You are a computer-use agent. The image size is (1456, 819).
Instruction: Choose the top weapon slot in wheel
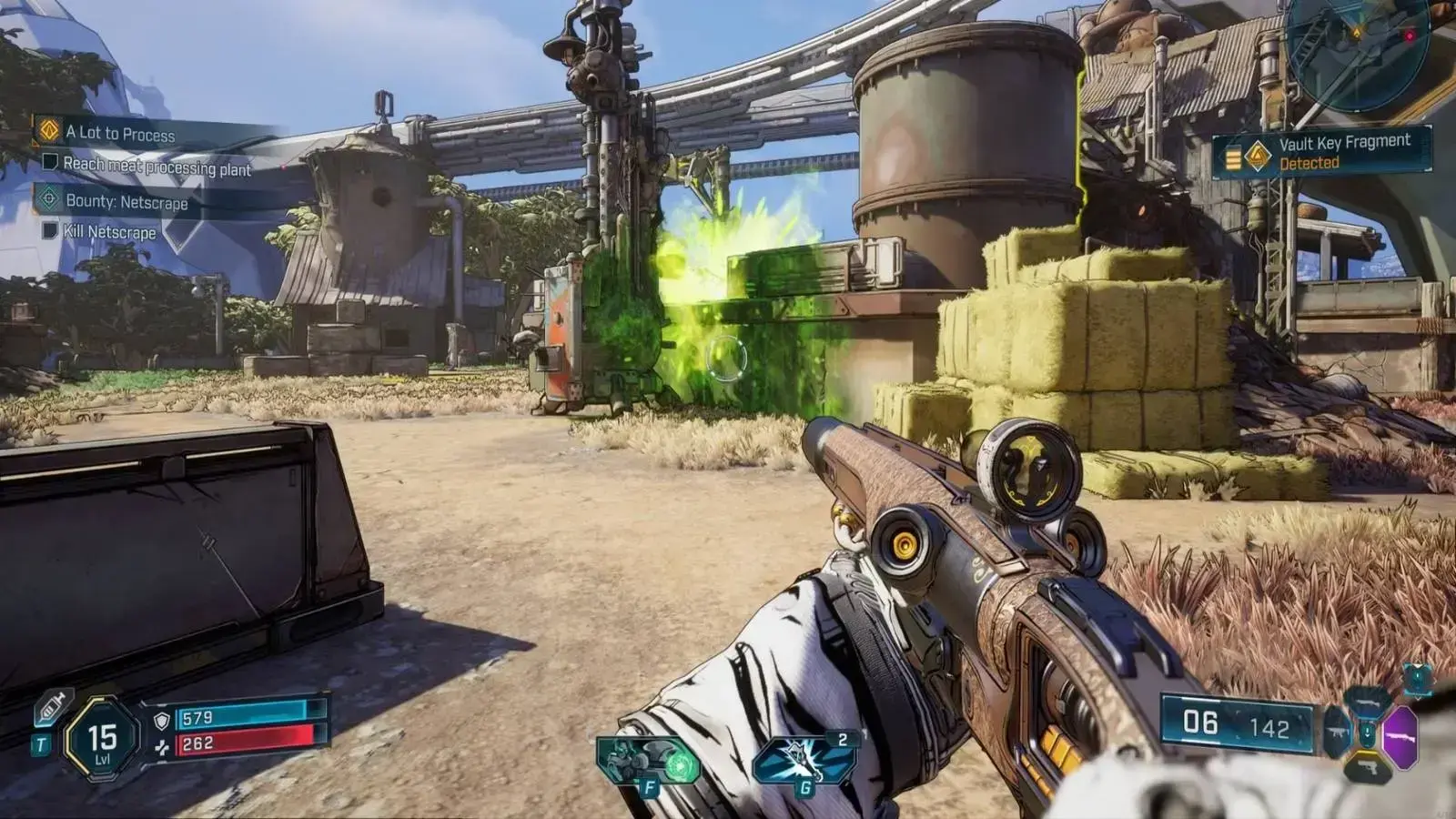[x=1368, y=701]
